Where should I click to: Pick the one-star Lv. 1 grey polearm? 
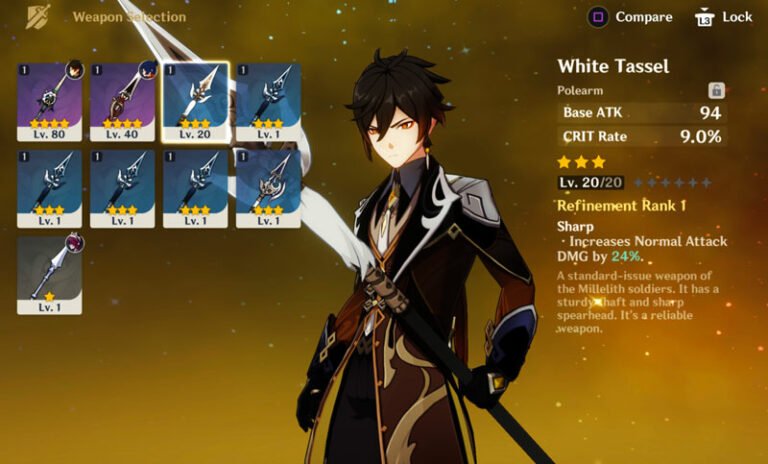point(50,274)
